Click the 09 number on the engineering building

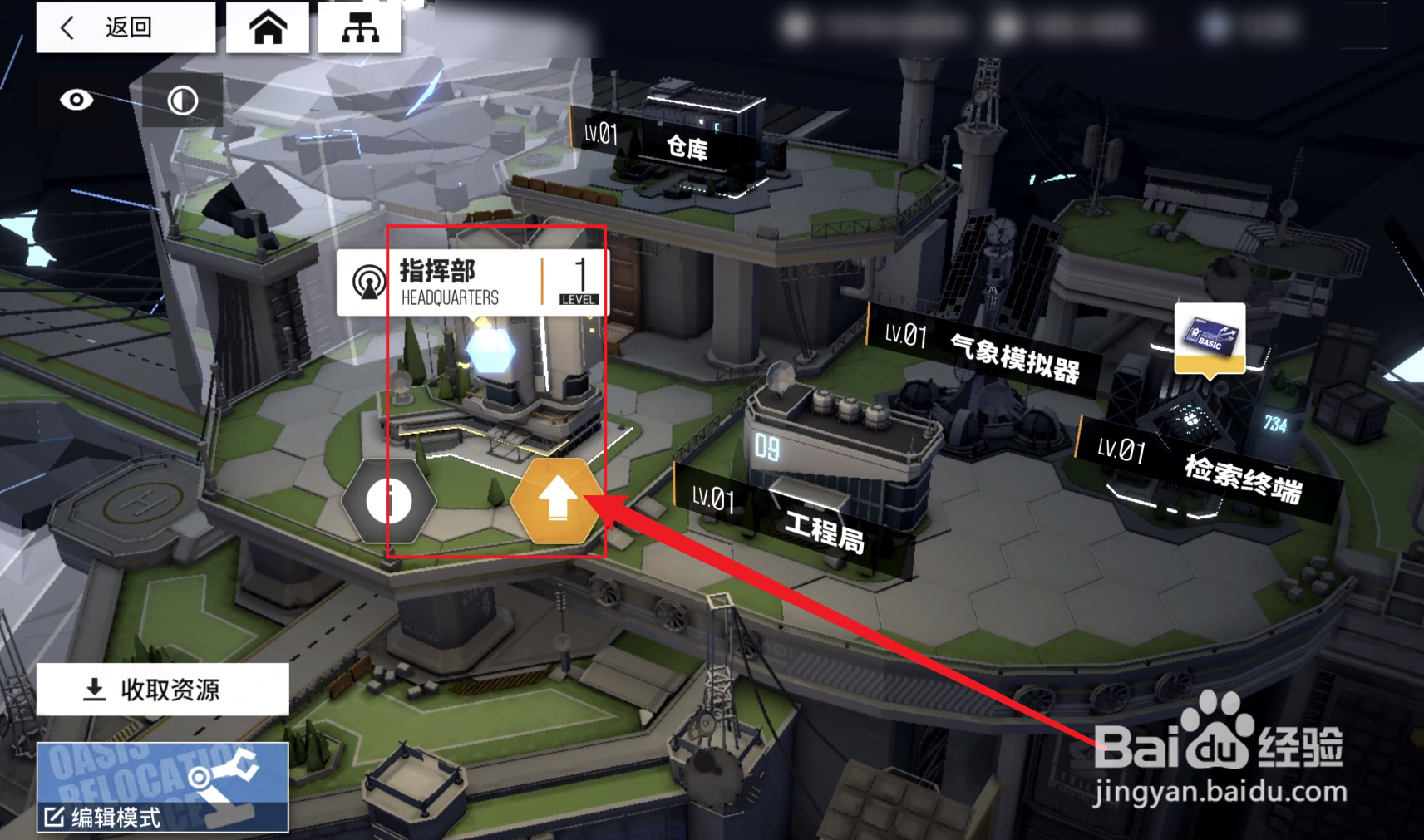tap(766, 448)
